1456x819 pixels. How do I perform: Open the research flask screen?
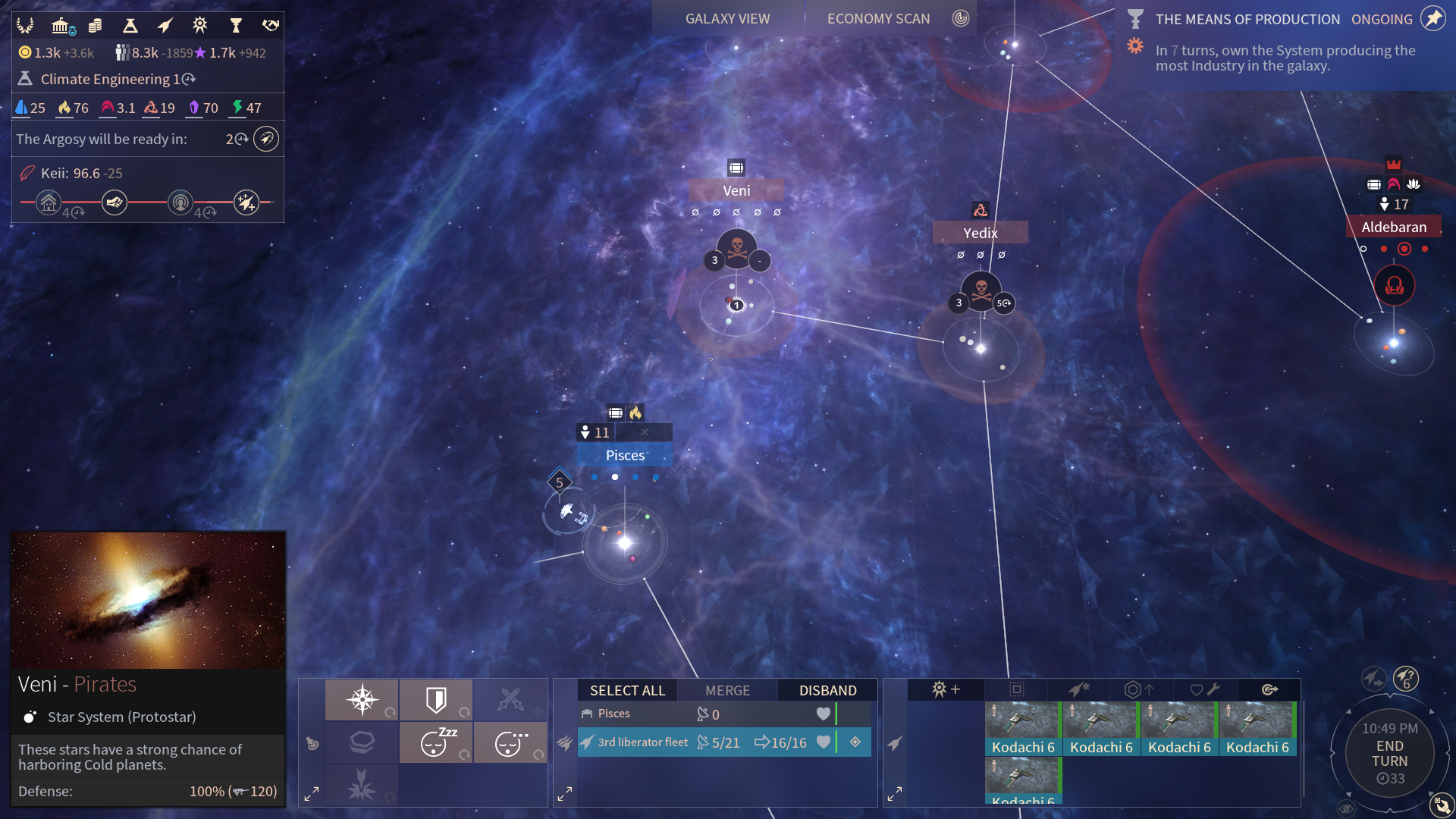130,27
